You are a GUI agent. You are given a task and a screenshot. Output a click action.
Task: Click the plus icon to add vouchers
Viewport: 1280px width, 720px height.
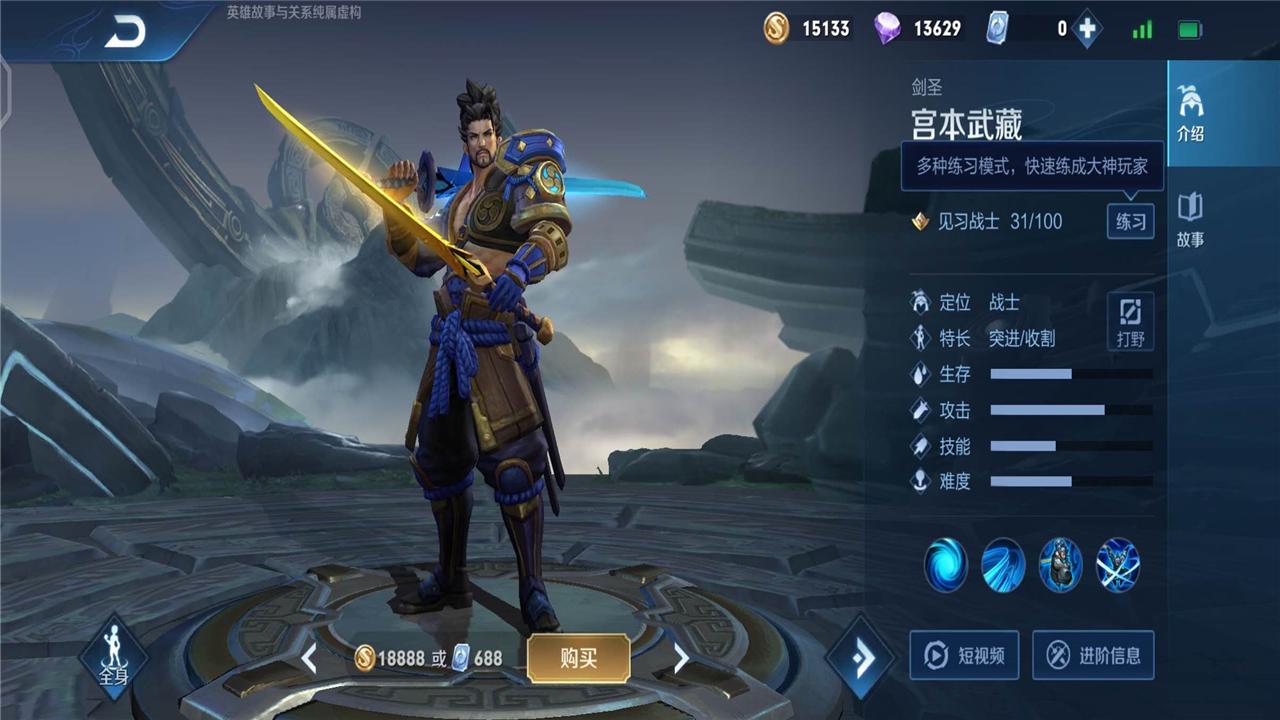(1086, 29)
